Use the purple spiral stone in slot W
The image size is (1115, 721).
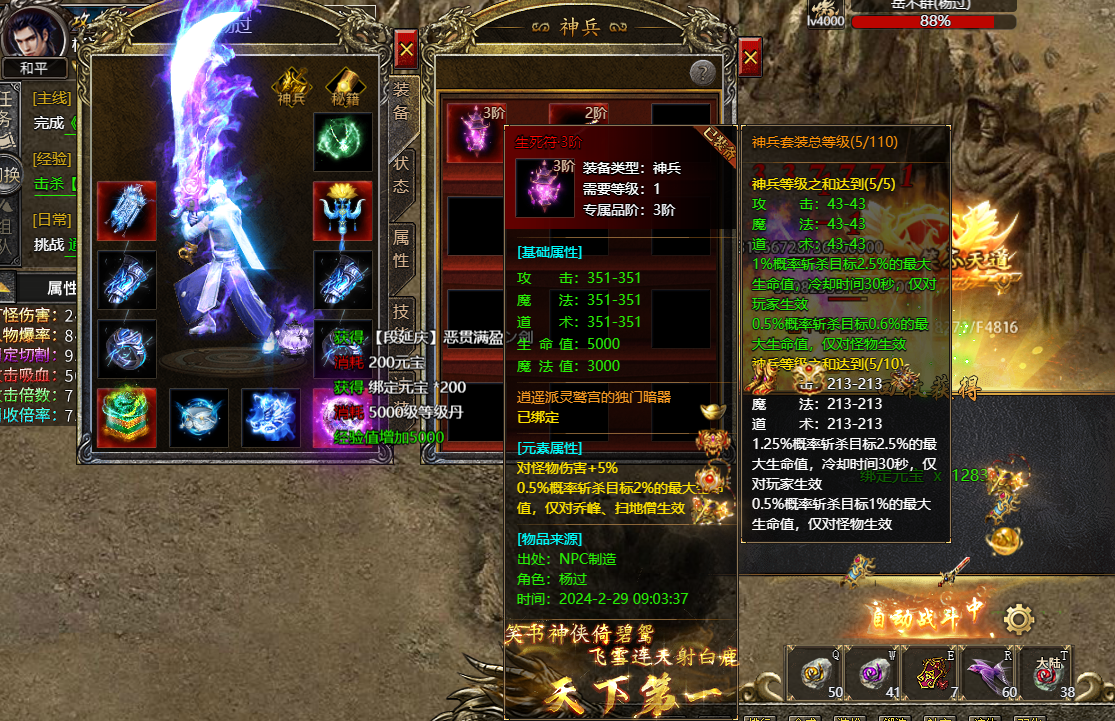pos(872,674)
